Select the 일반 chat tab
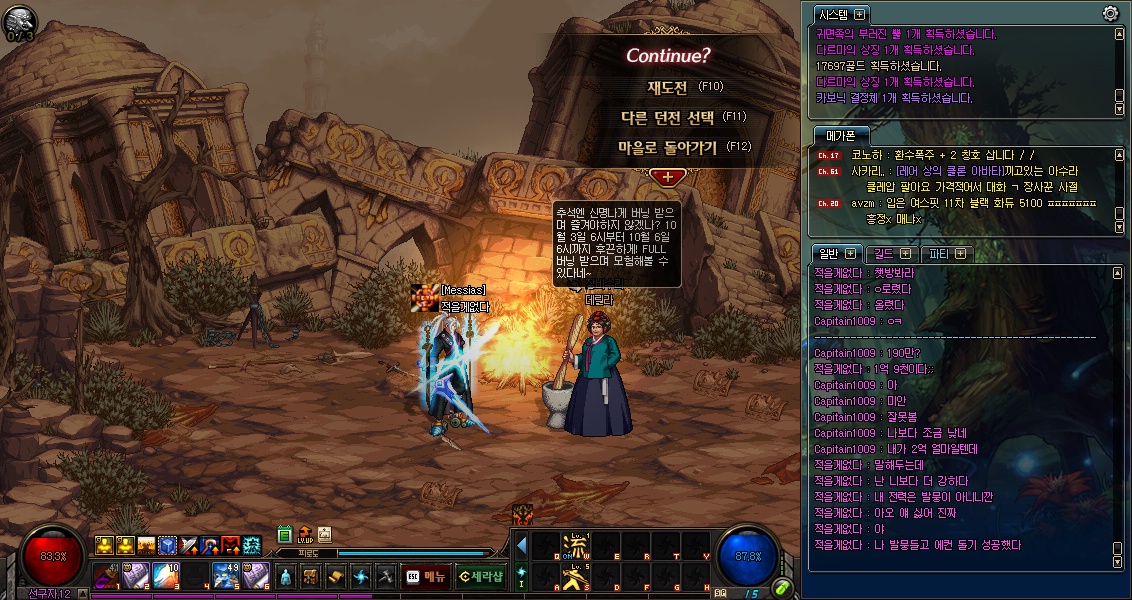 click(834, 254)
